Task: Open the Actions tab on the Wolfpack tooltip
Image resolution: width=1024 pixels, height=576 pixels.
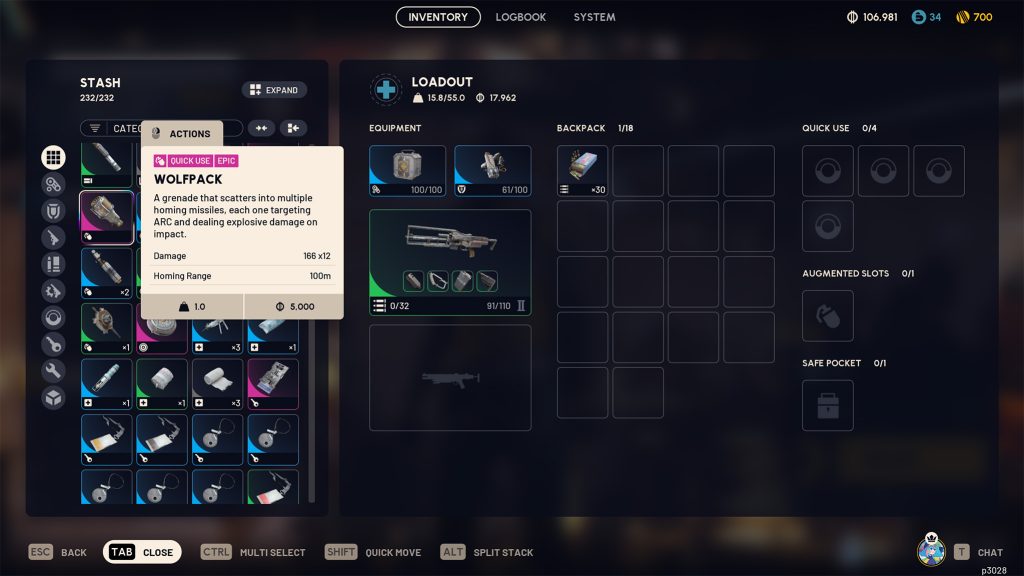Action: point(182,133)
